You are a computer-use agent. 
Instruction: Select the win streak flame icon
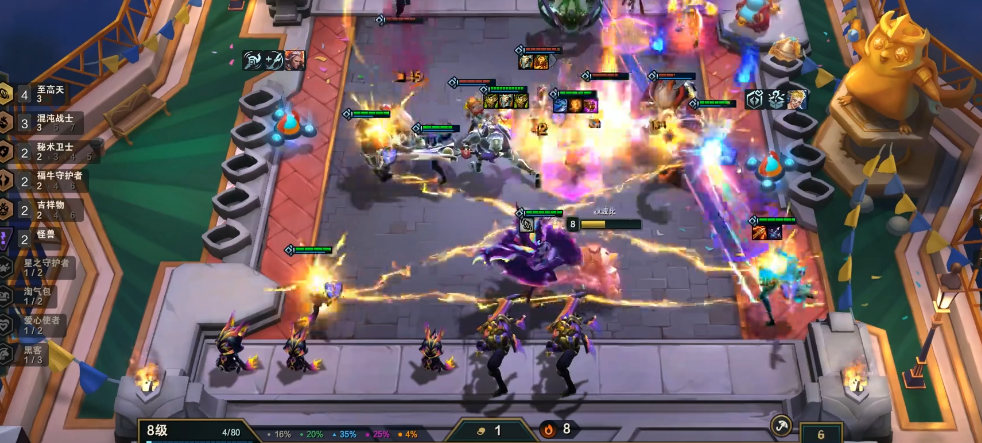(x=548, y=430)
